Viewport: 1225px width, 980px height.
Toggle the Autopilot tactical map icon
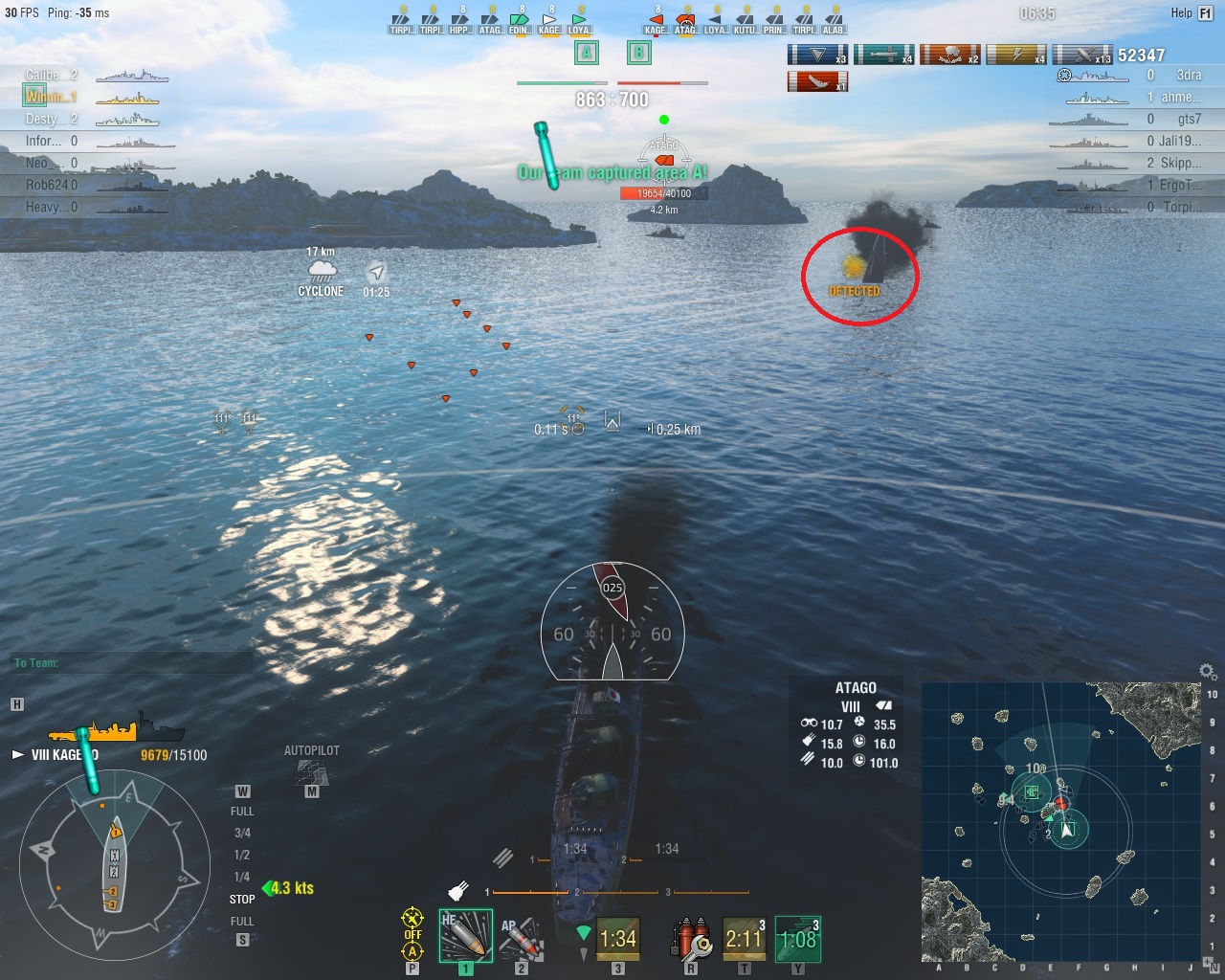point(311,770)
